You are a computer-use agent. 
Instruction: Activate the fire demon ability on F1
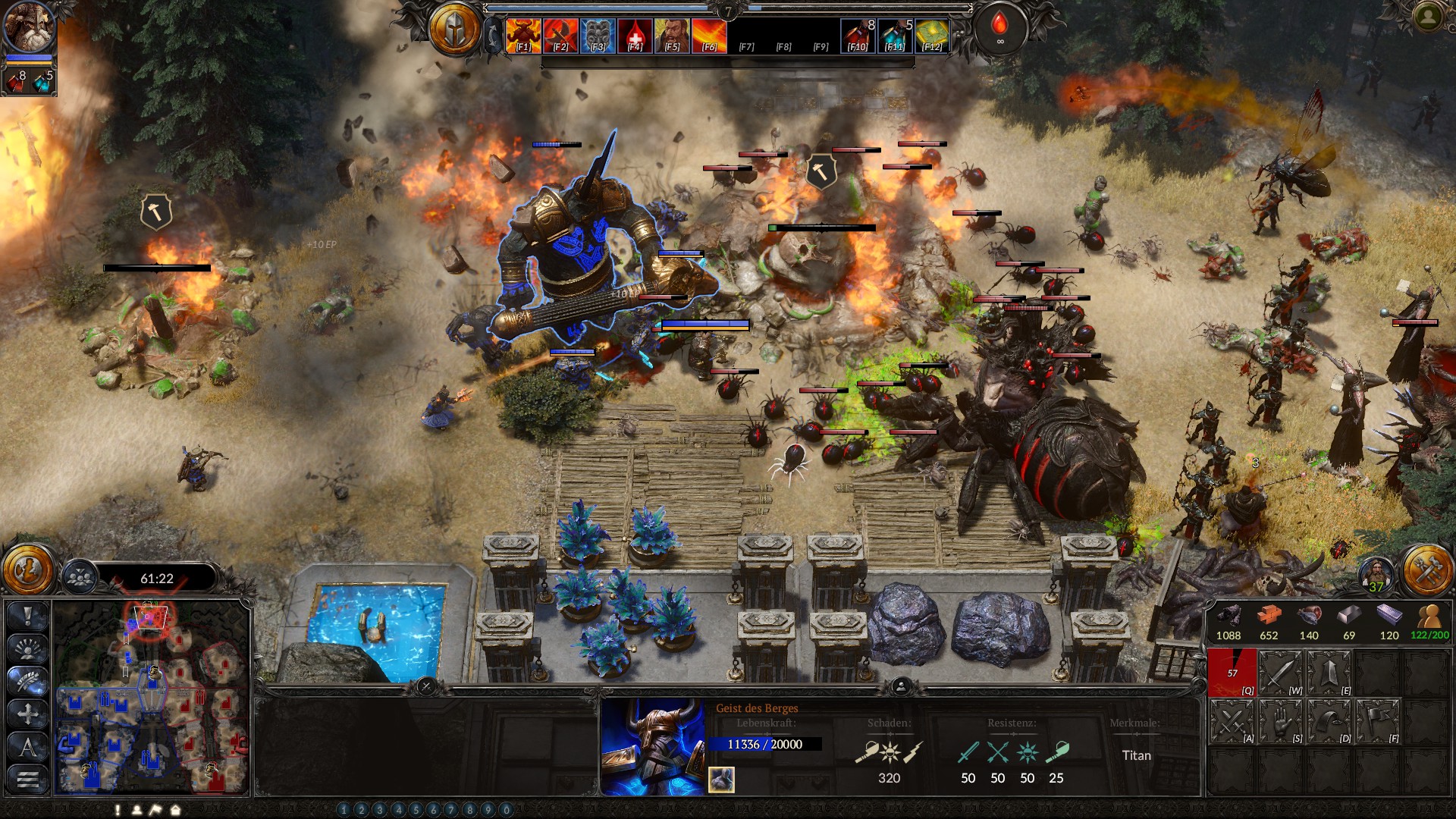(x=523, y=36)
